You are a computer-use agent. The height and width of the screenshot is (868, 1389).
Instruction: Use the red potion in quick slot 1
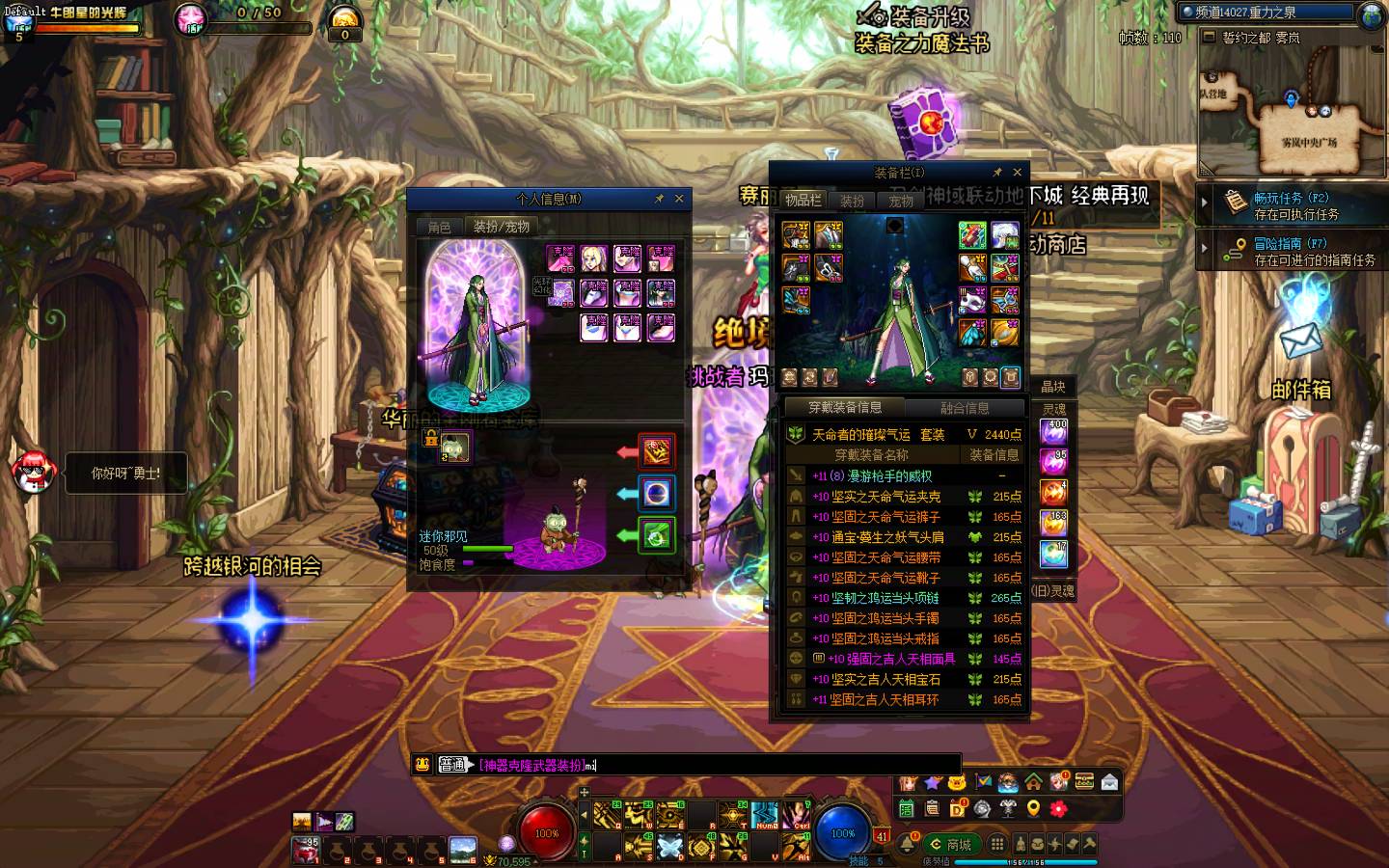click(308, 850)
